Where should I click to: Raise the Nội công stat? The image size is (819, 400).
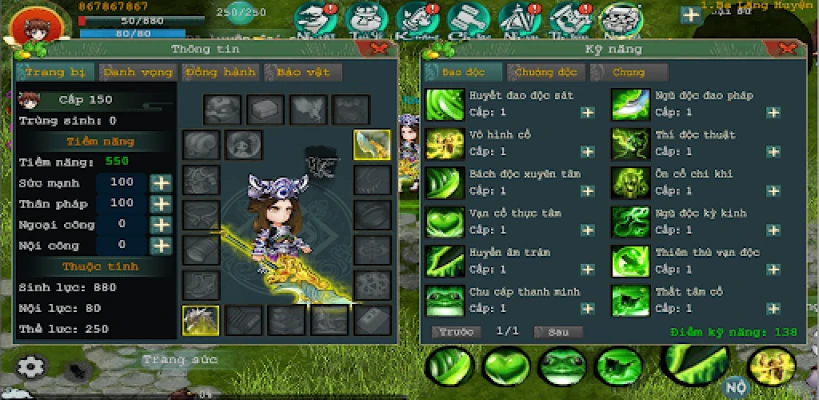click(x=160, y=245)
